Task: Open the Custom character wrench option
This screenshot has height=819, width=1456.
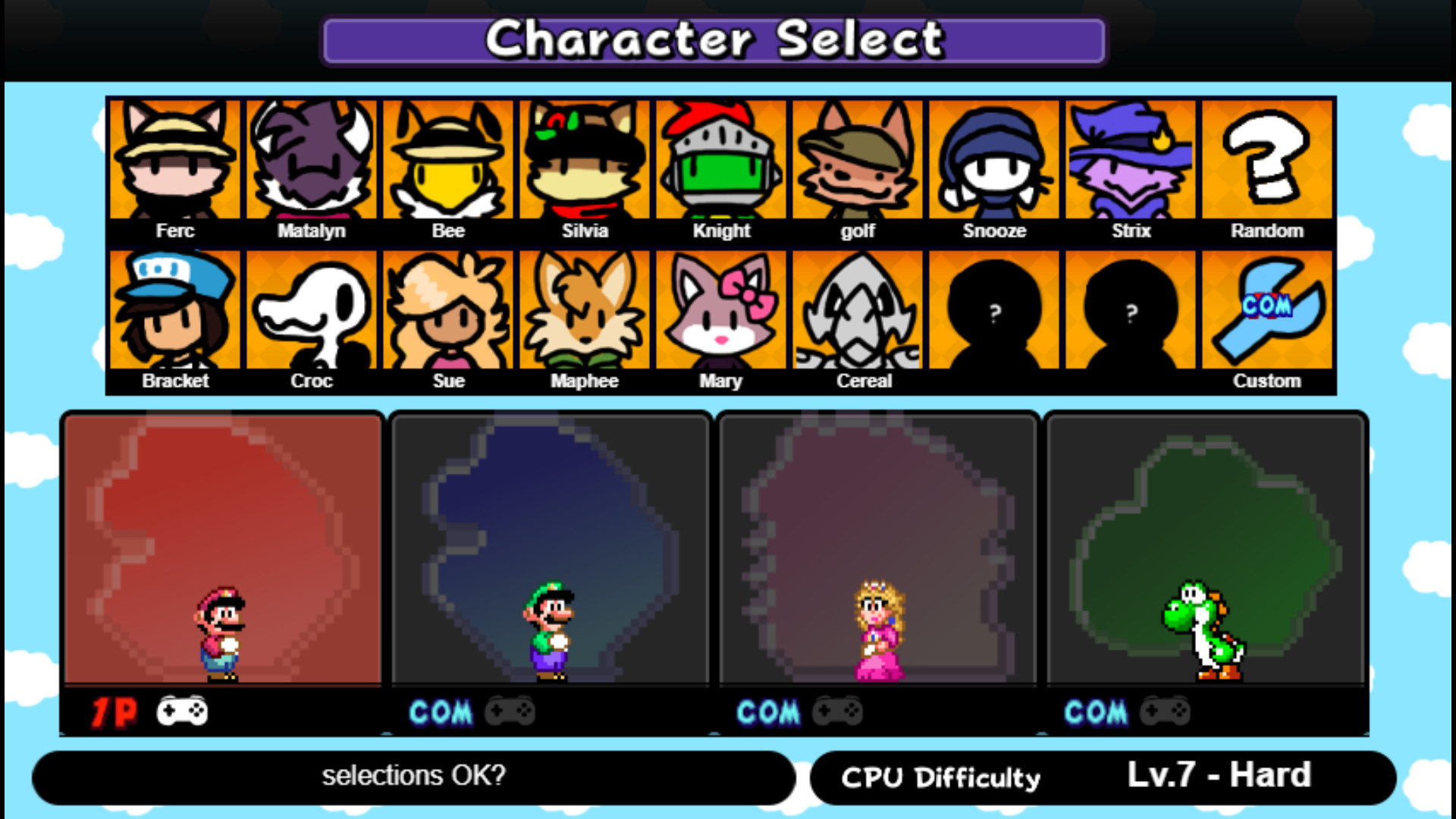Action: (1268, 311)
